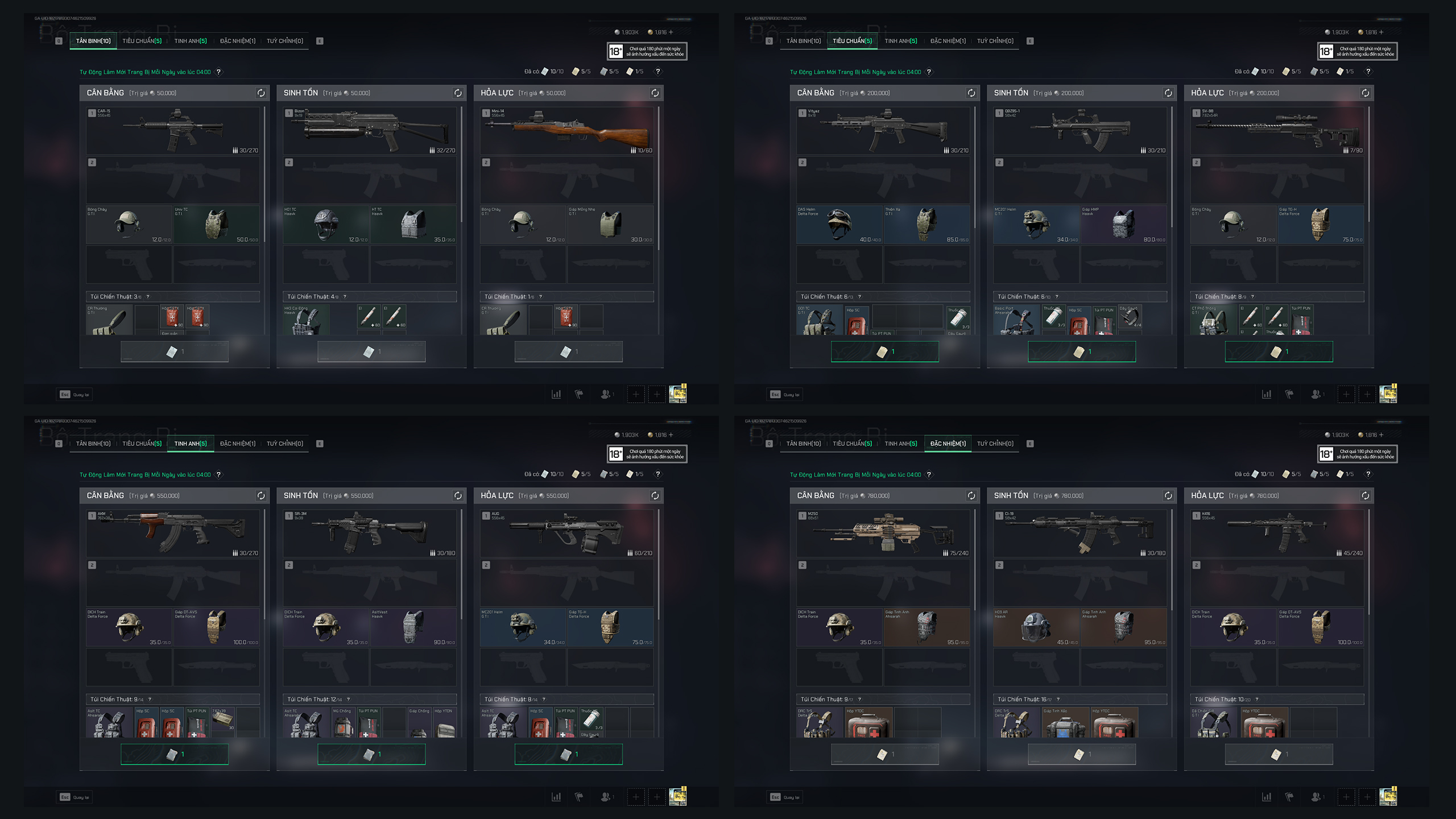
Task: Refresh the 550,000 value Sinh Tồn loadout
Action: click(x=458, y=496)
